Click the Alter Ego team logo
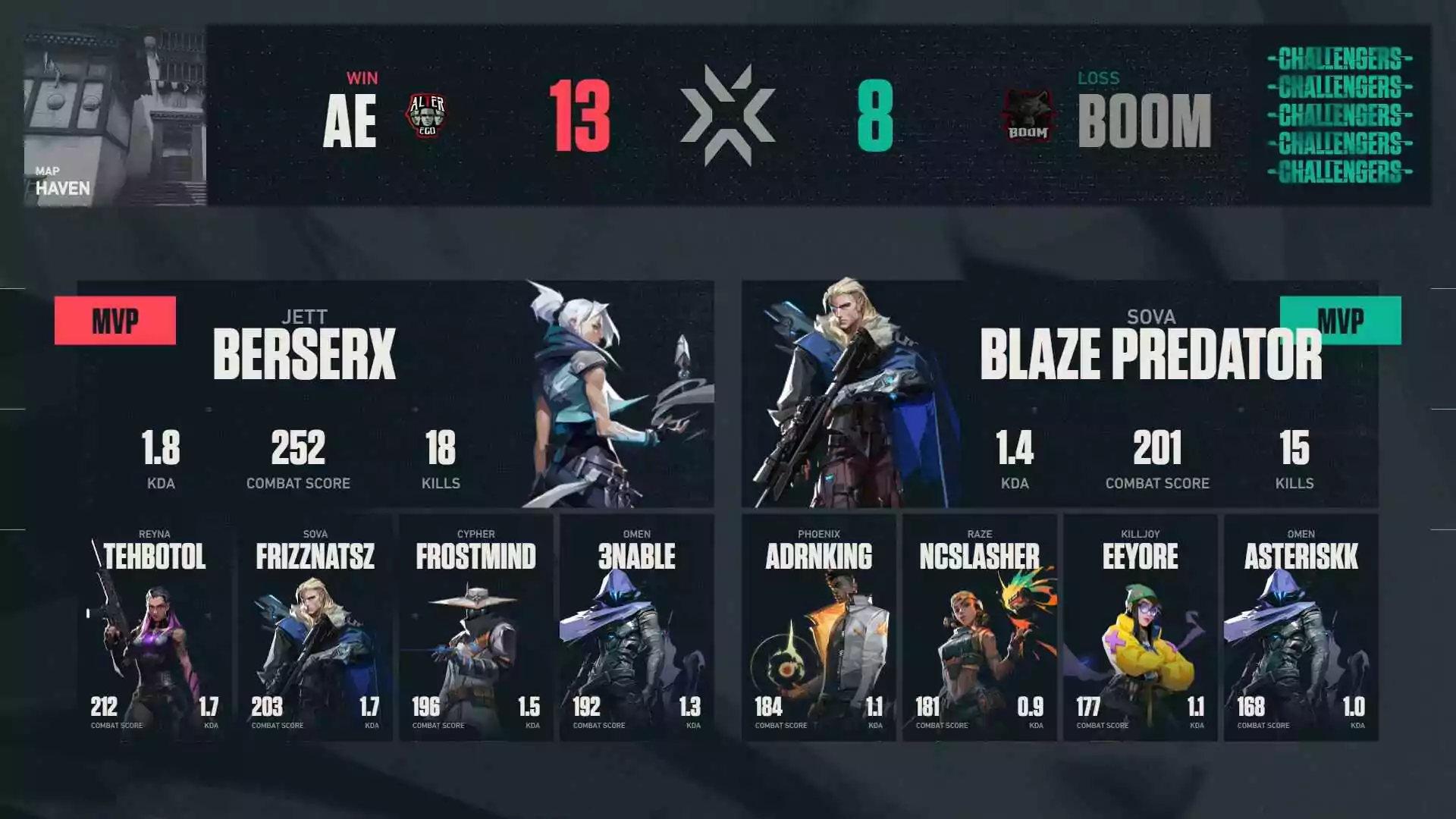This screenshot has width=1456, height=819. point(430,115)
